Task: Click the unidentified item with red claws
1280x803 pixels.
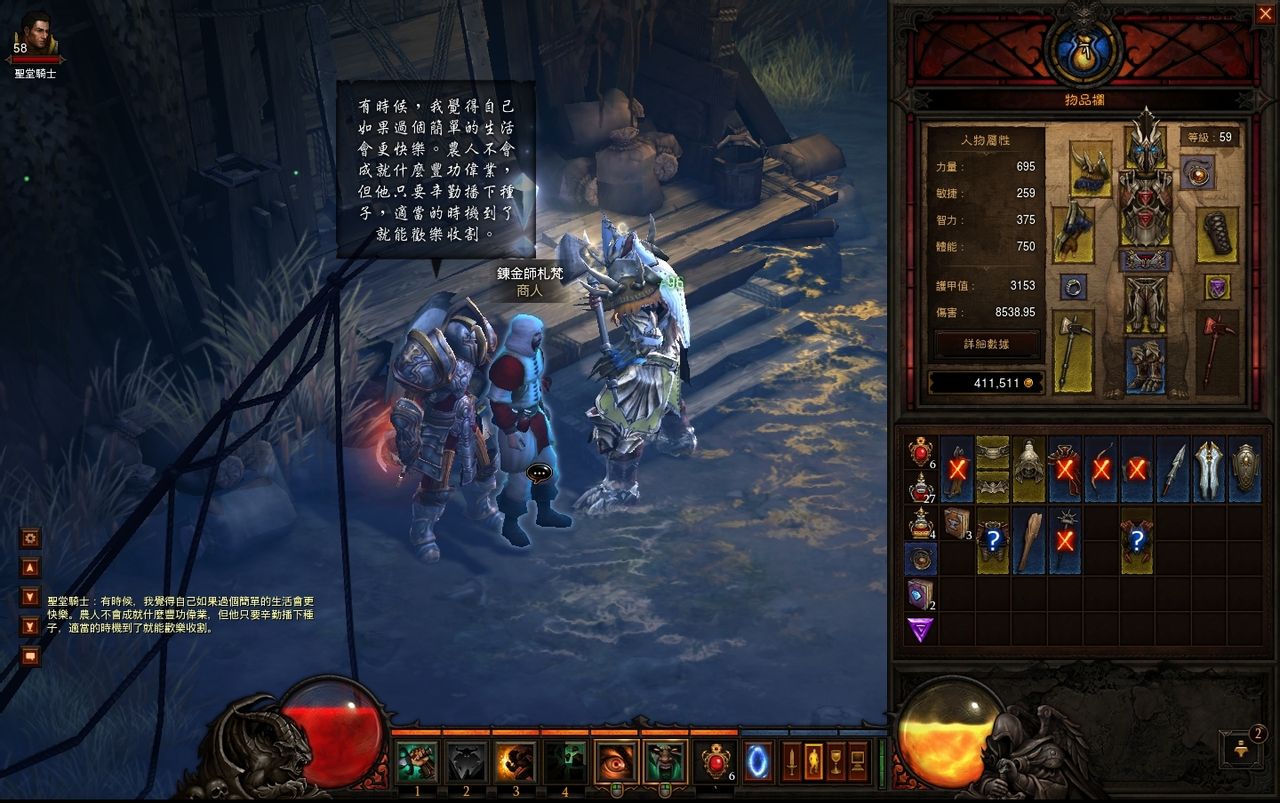Action: tap(1137, 540)
